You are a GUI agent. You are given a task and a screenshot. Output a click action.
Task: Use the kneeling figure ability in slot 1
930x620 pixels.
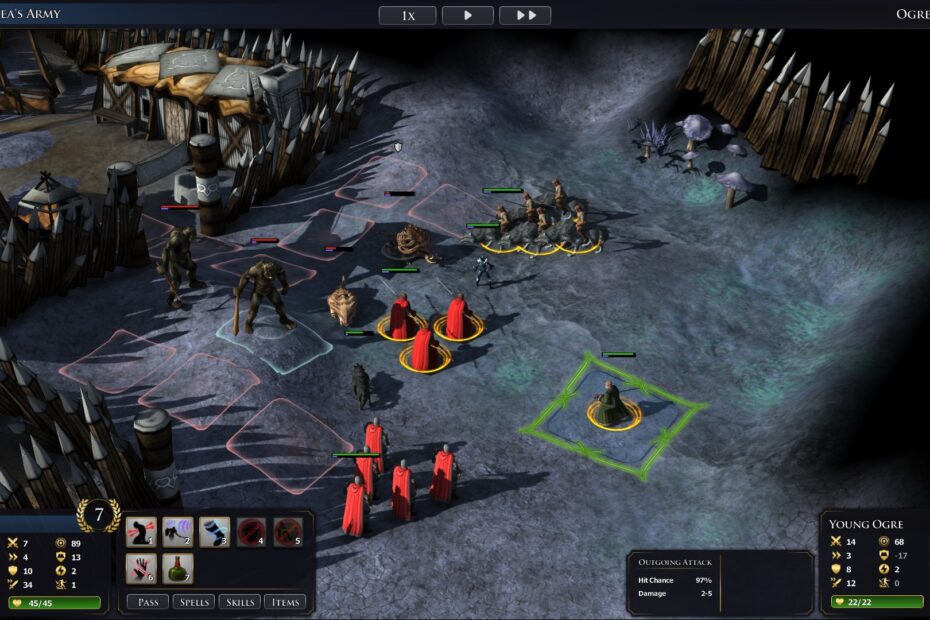point(141,532)
